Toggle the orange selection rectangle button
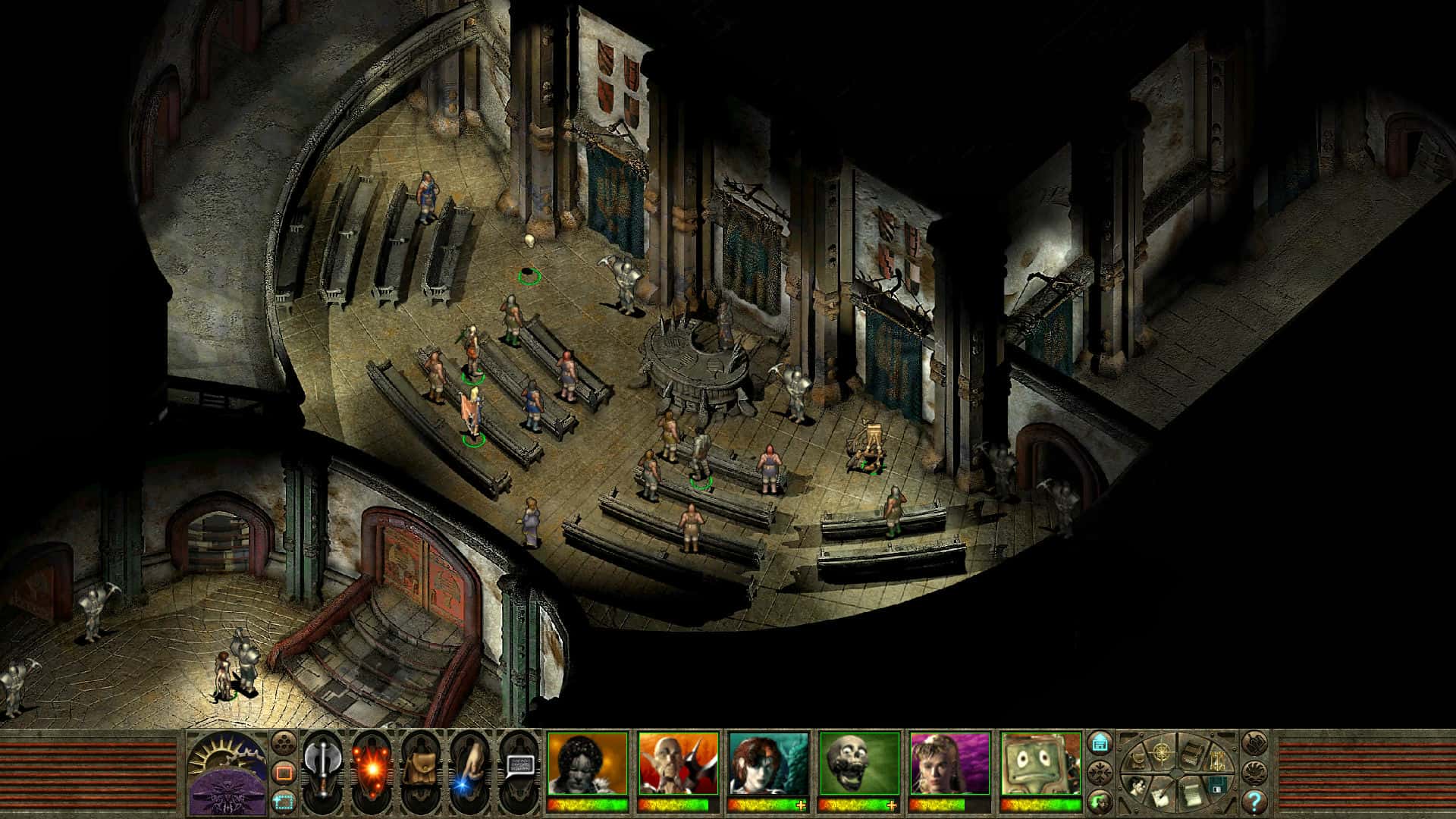Viewport: 1456px width, 819px height. (284, 770)
